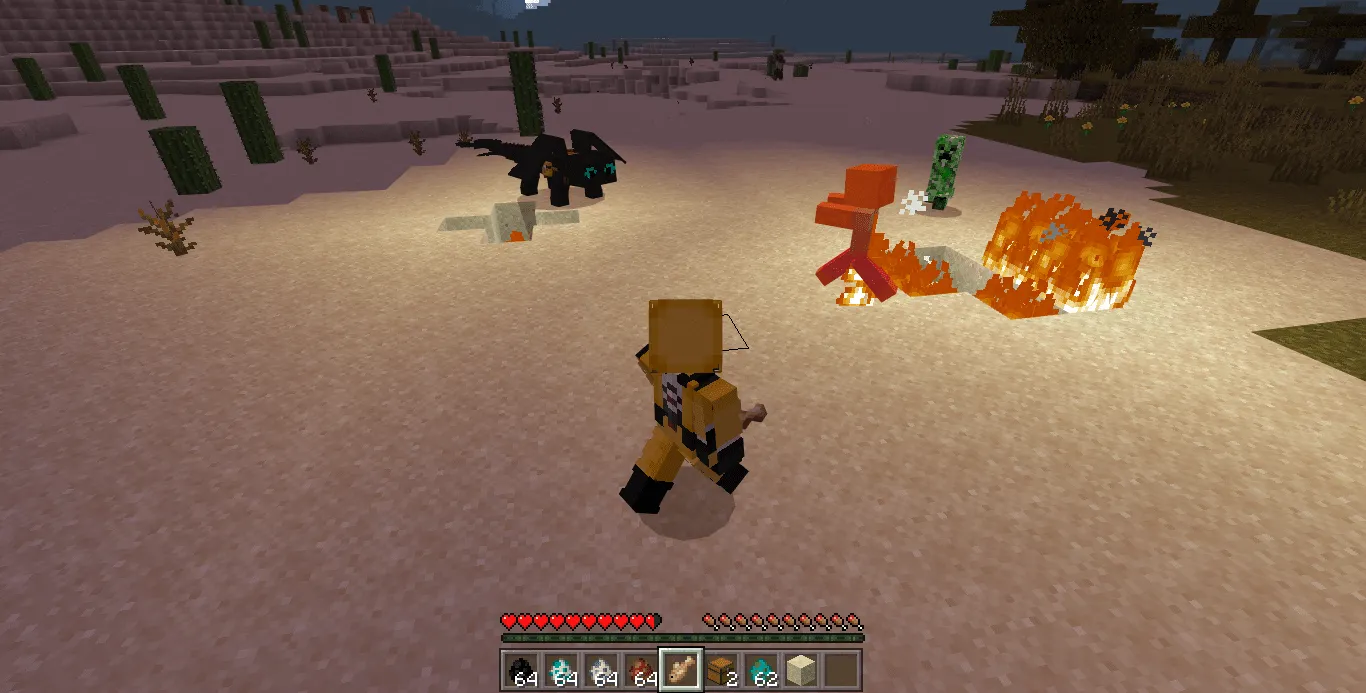Pick the red egg hotbar slot
1366x693 pixels.
[x=640, y=669]
